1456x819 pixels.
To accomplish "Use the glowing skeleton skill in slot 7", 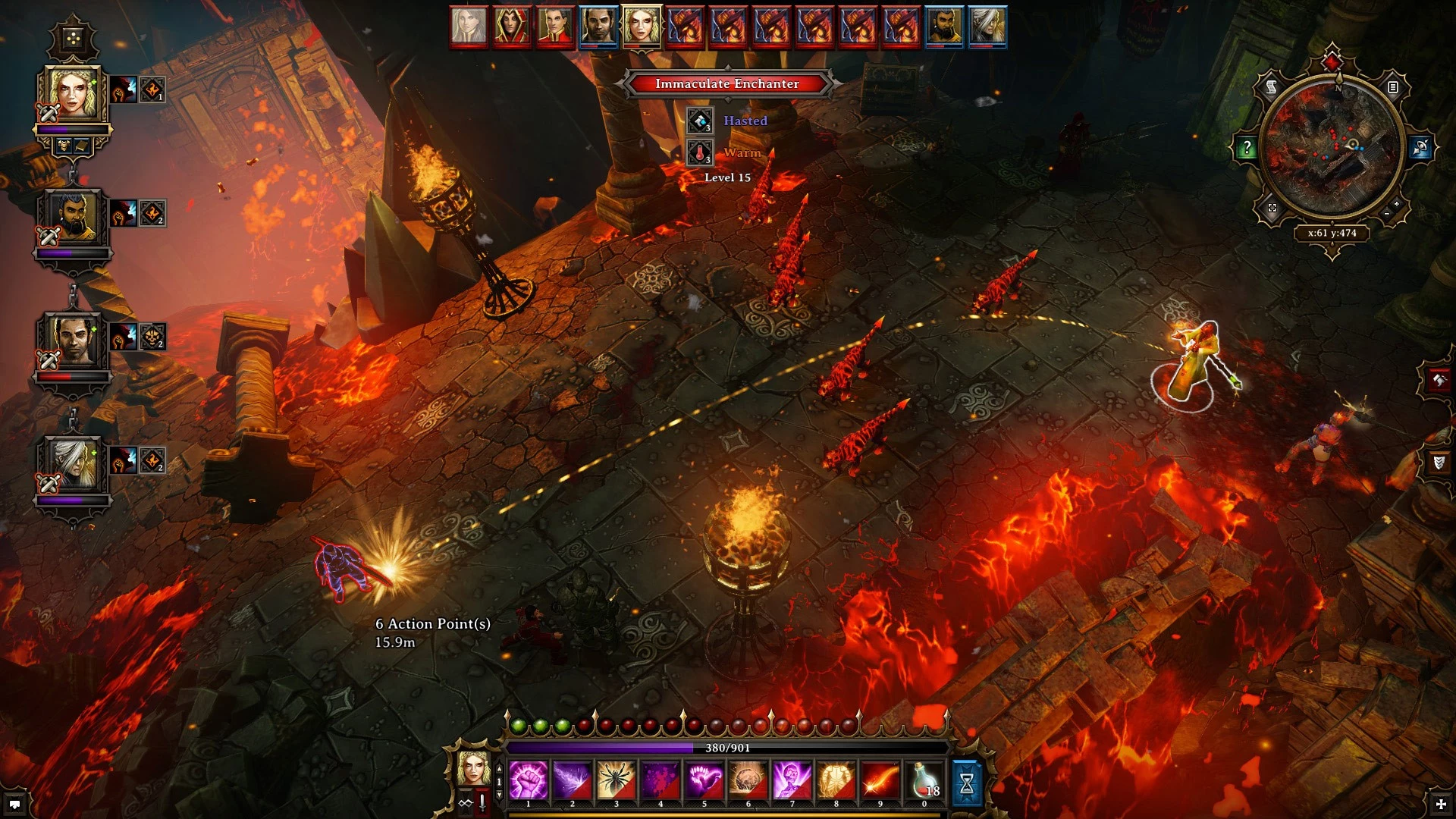I will [792, 780].
